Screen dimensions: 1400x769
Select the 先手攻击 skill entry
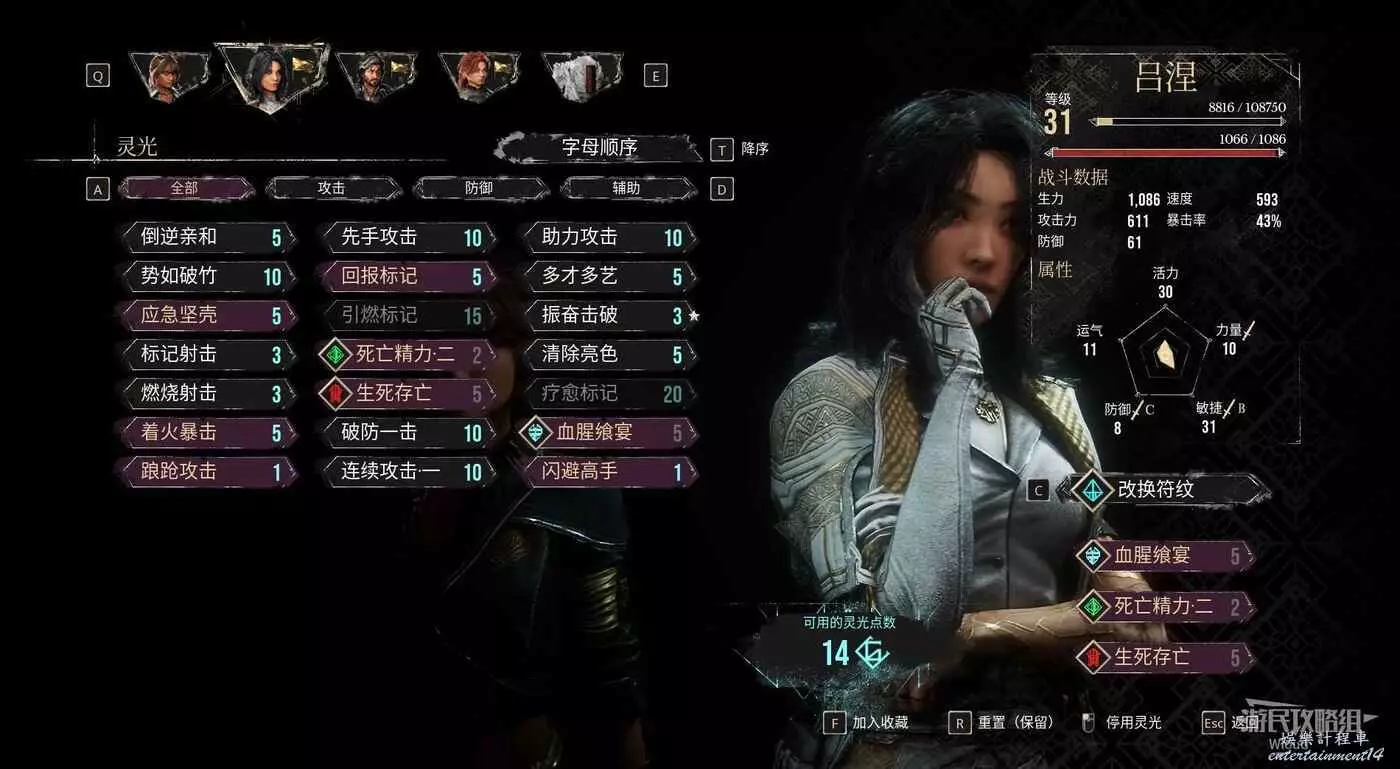(x=407, y=237)
